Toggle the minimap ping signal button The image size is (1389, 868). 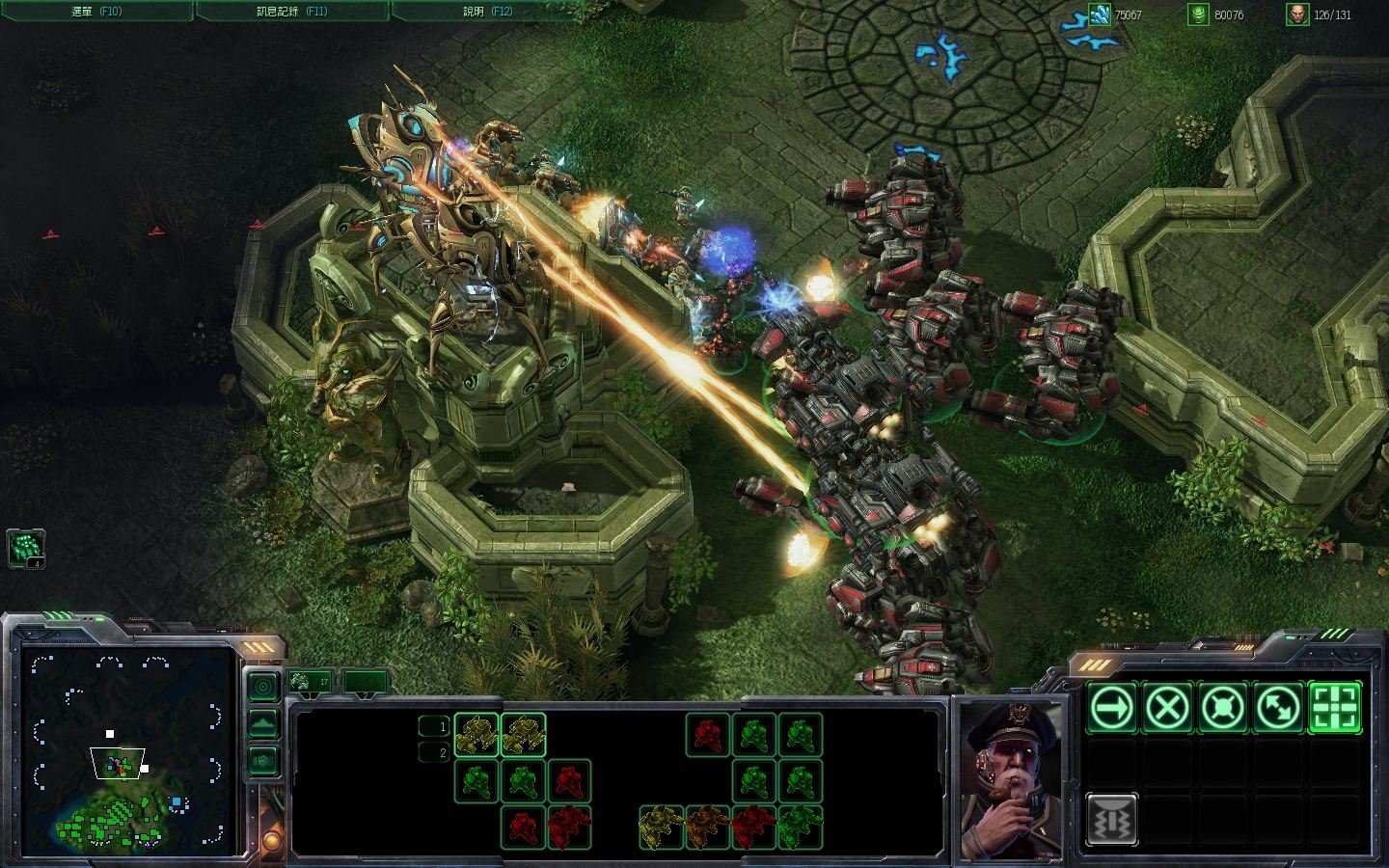(x=263, y=687)
